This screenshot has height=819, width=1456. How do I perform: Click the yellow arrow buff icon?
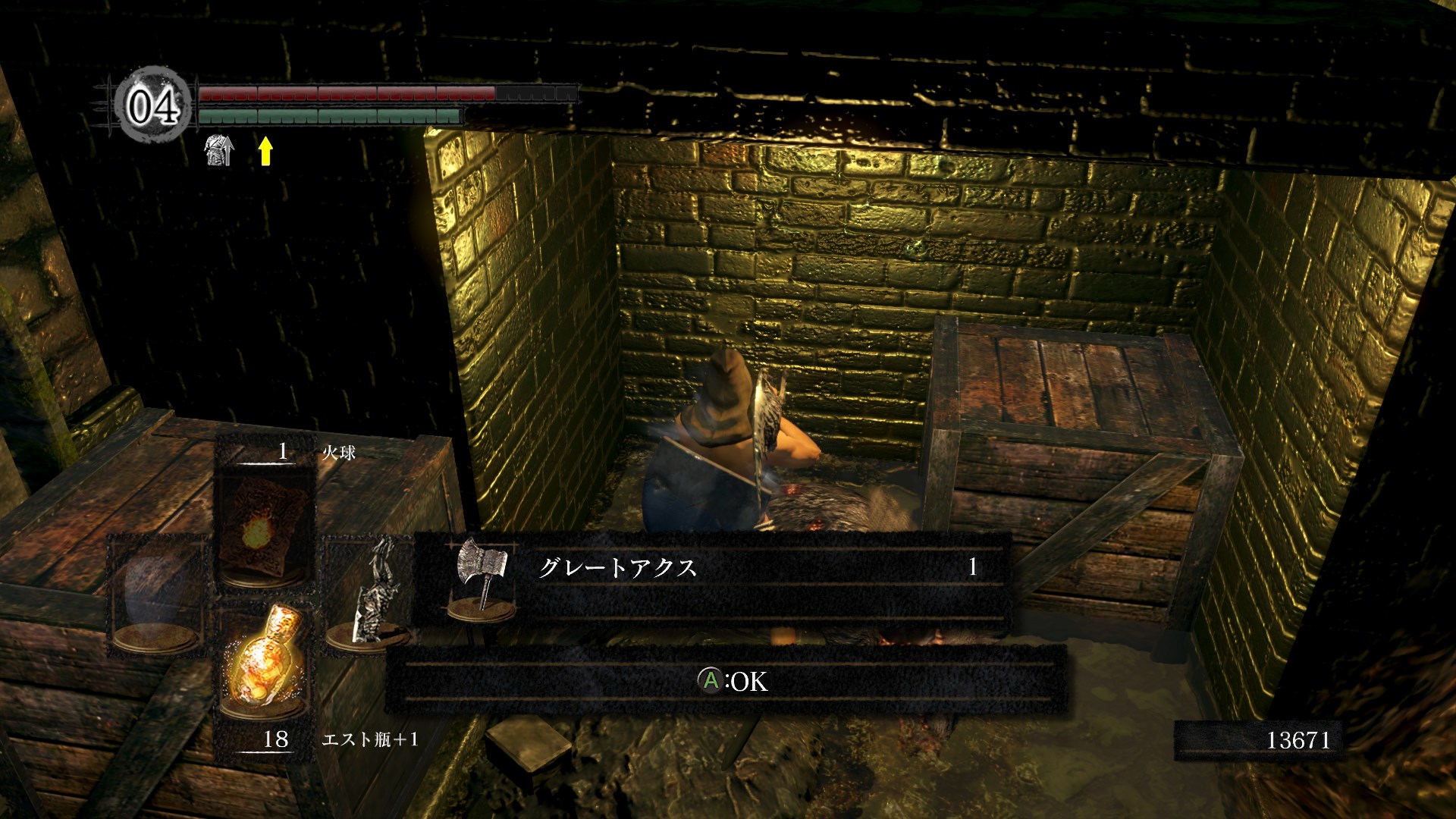point(265,151)
